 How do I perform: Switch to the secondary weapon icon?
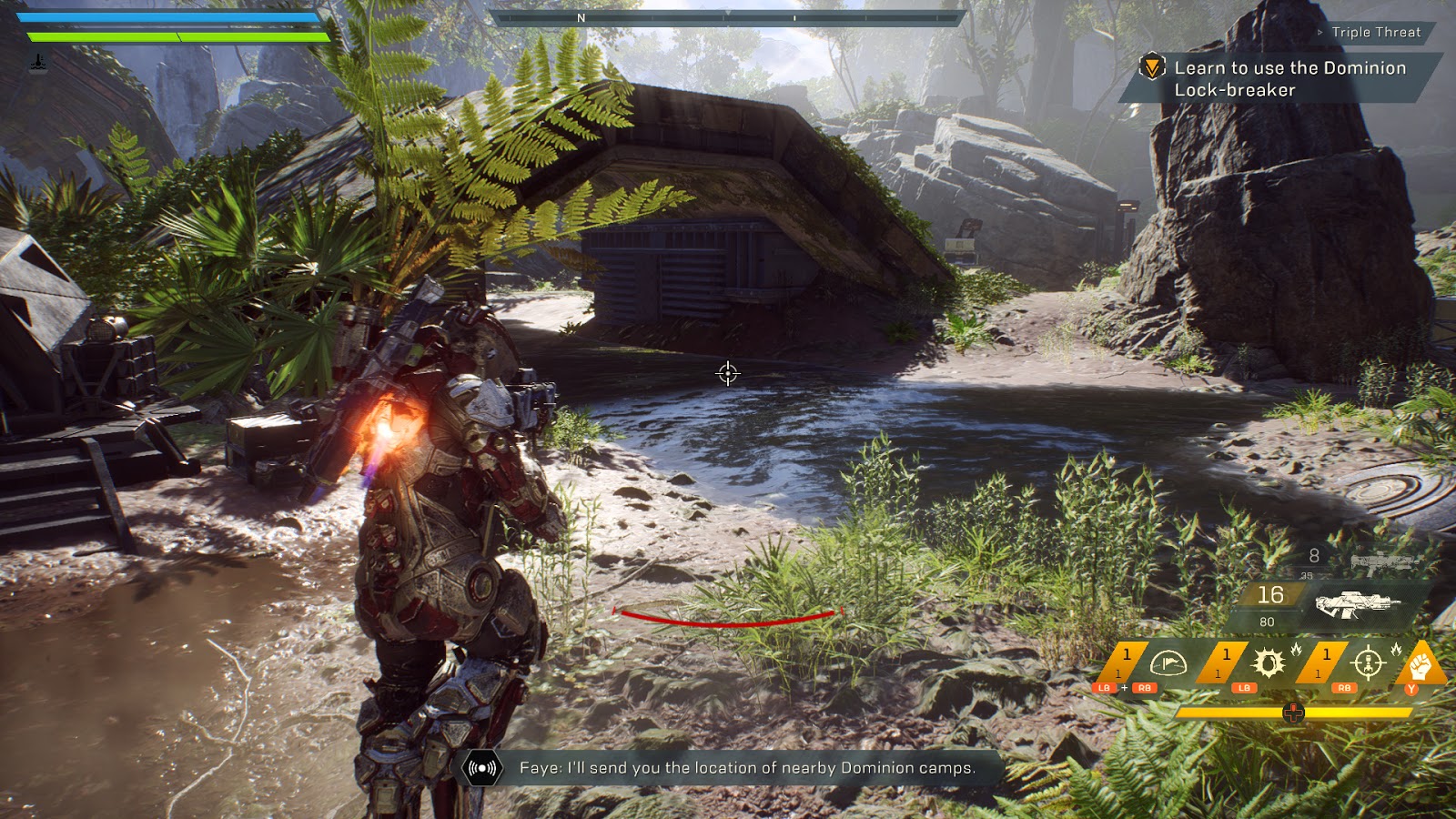[x=1384, y=562]
